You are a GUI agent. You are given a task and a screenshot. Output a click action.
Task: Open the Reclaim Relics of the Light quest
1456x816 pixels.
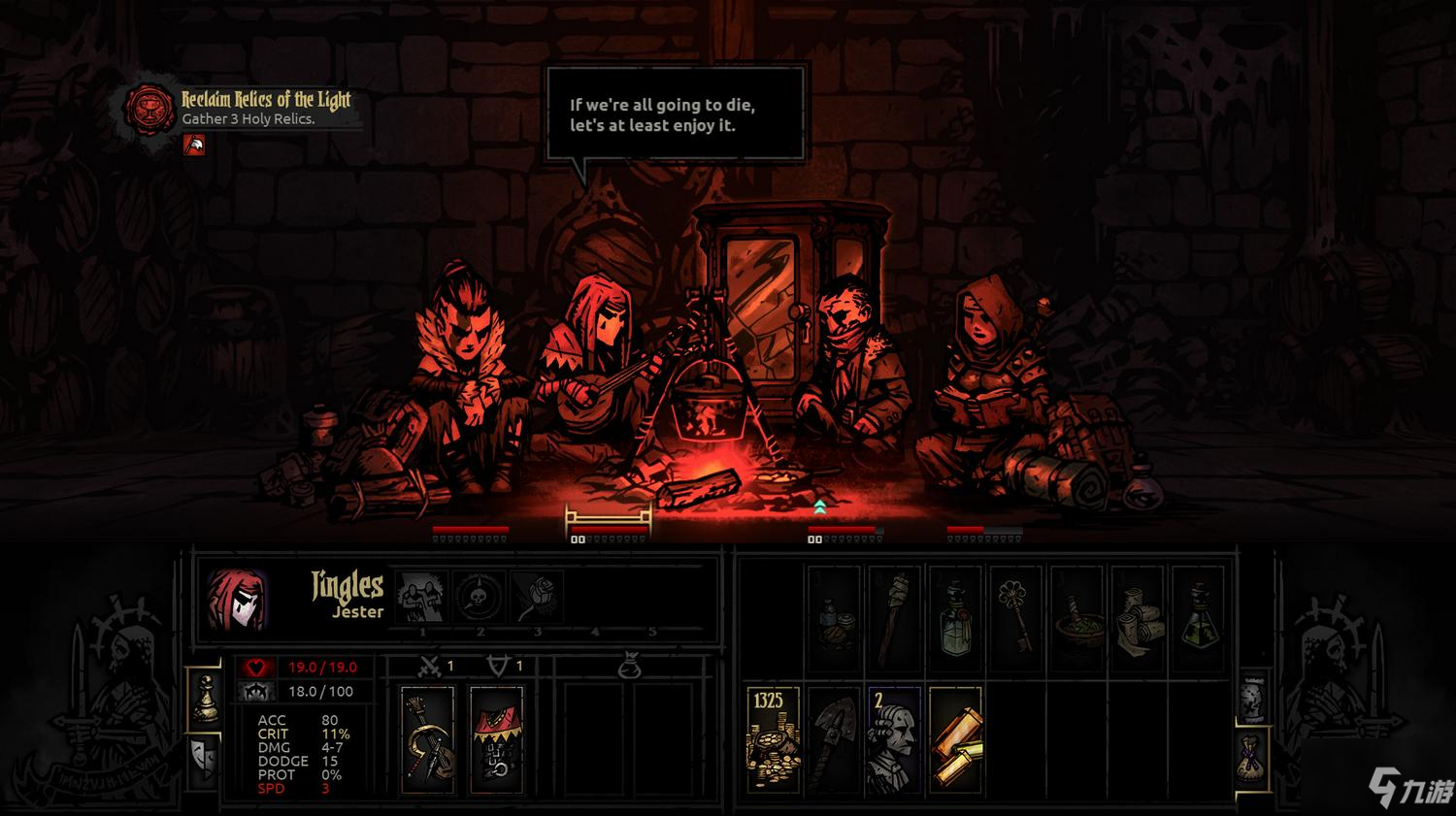pos(265,100)
